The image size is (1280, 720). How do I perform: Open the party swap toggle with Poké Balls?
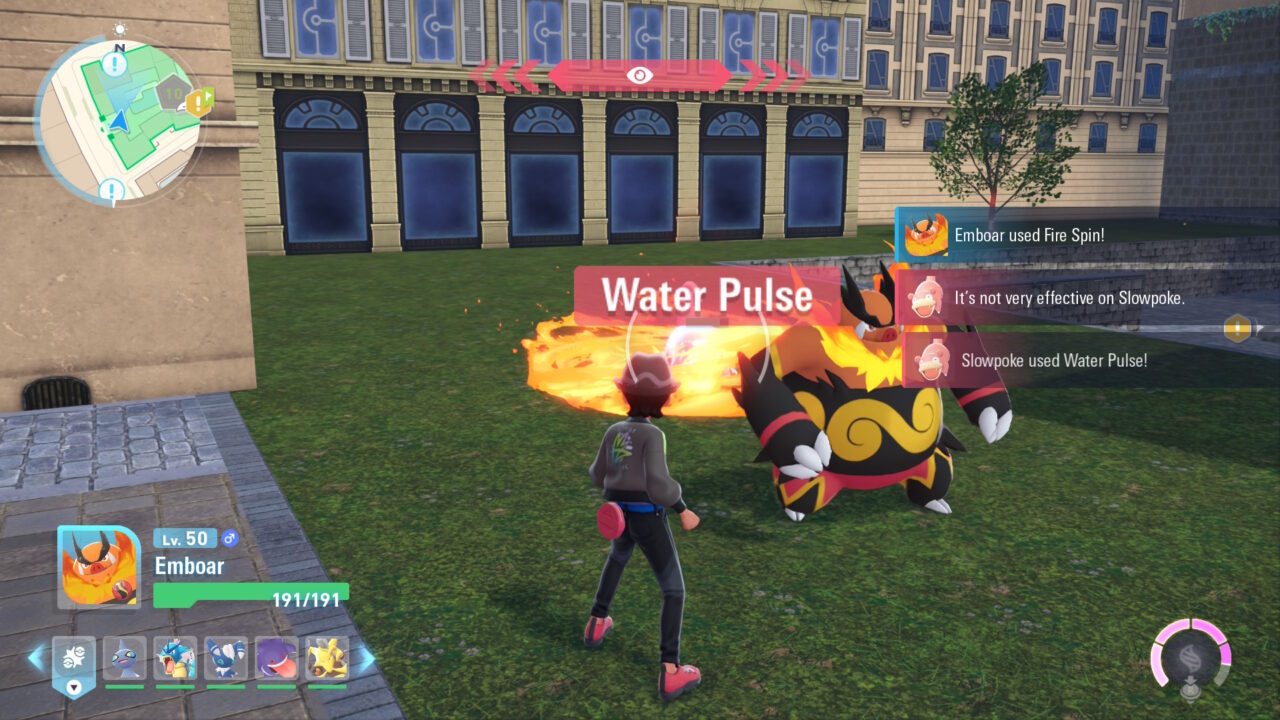pos(74,661)
